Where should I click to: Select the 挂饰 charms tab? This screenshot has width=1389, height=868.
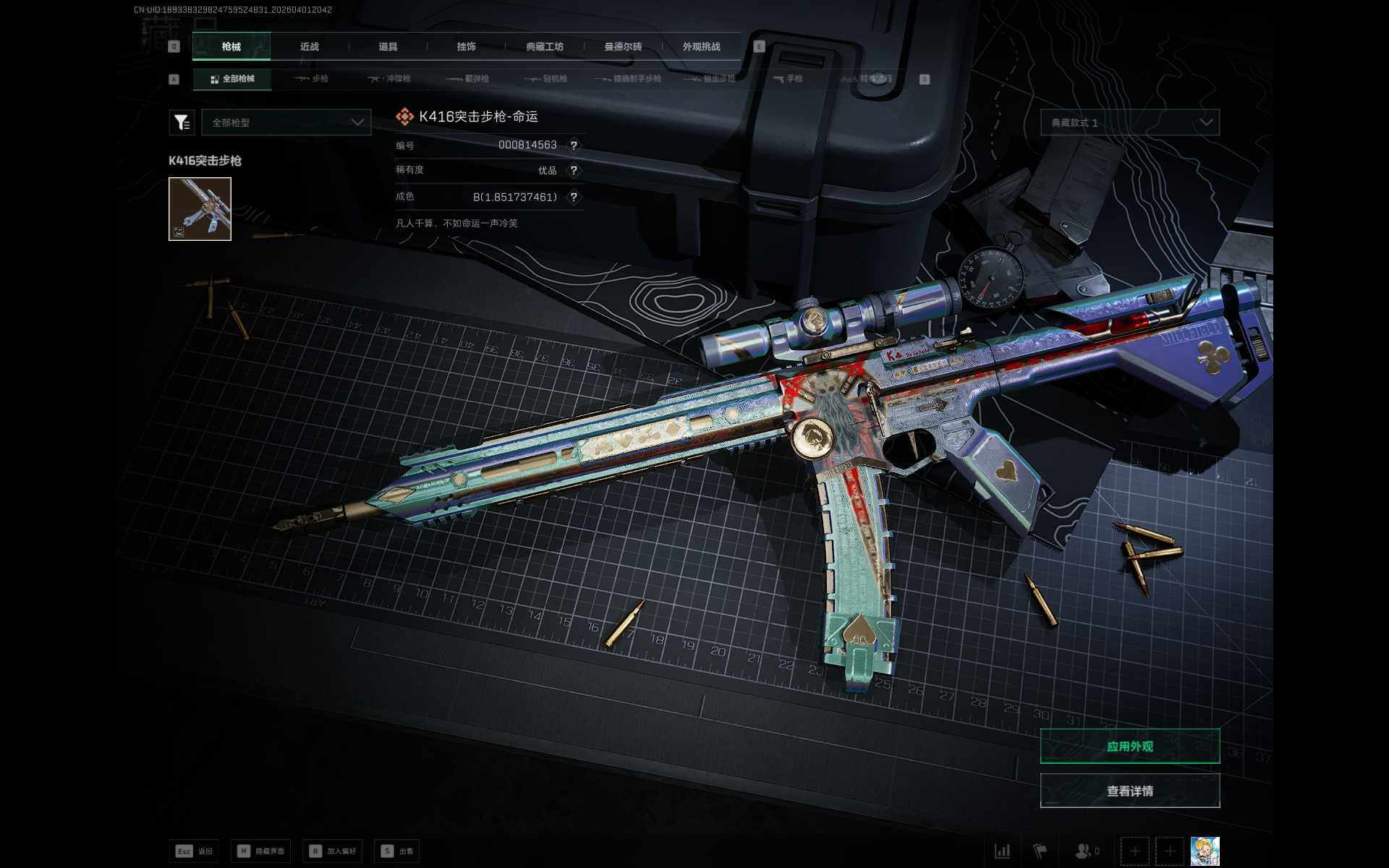[466, 46]
